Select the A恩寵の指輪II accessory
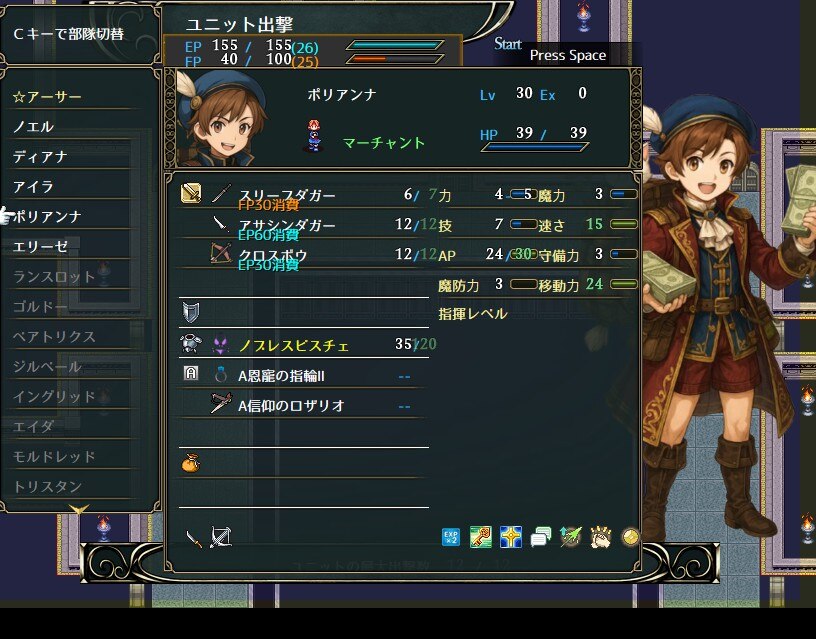This screenshot has width=816, height=639. pos(281,376)
